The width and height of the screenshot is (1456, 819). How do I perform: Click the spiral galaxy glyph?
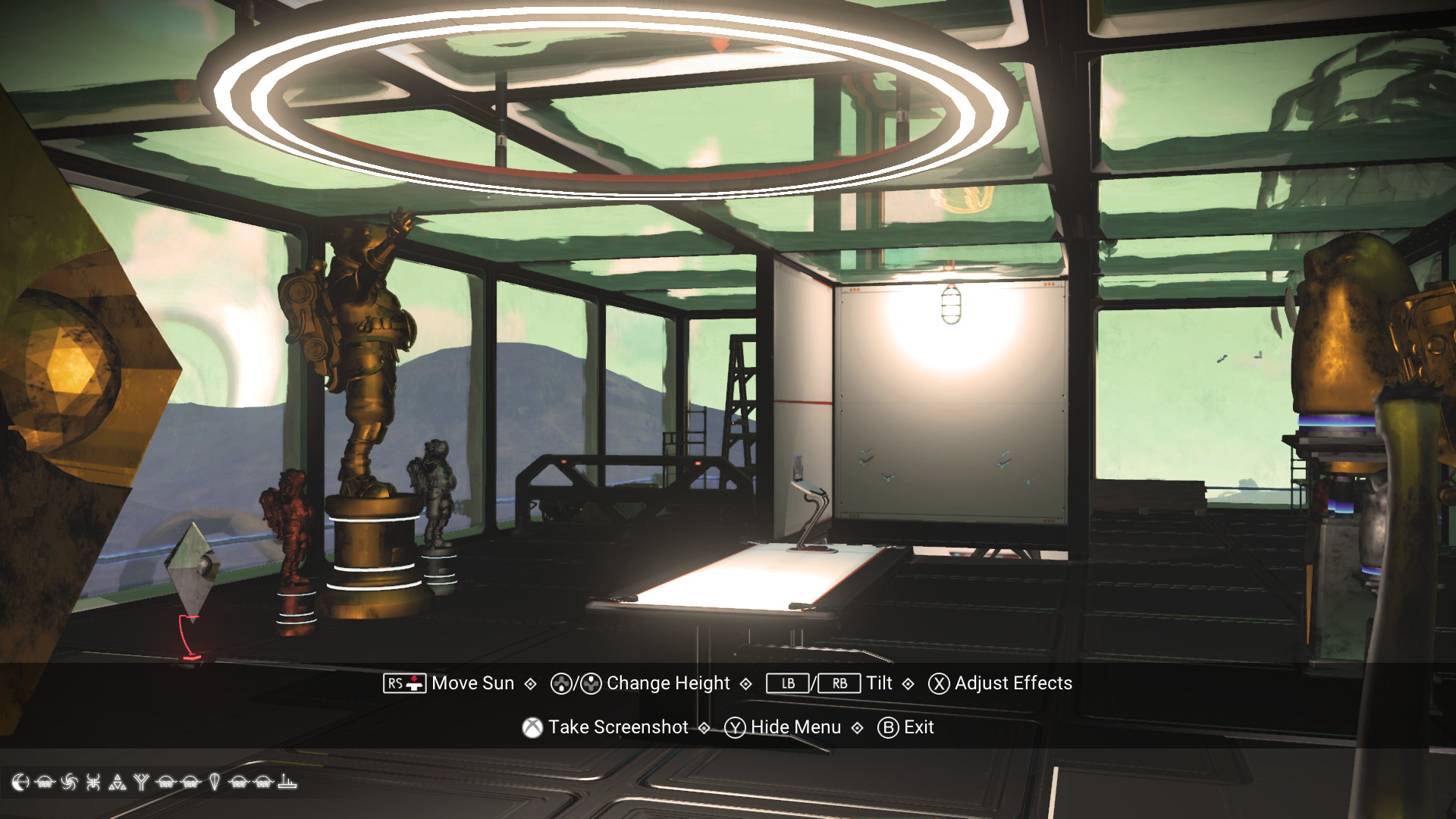[x=70, y=782]
